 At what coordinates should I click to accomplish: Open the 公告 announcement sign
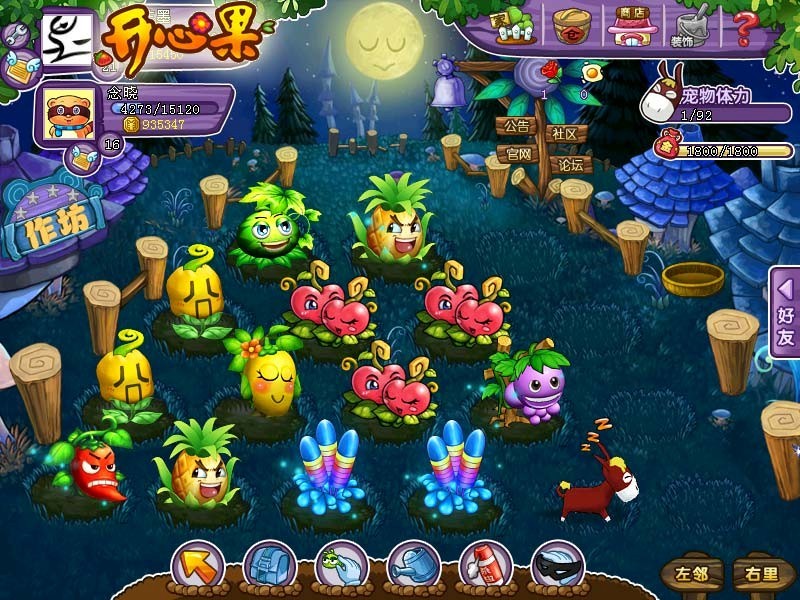click(516, 127)
